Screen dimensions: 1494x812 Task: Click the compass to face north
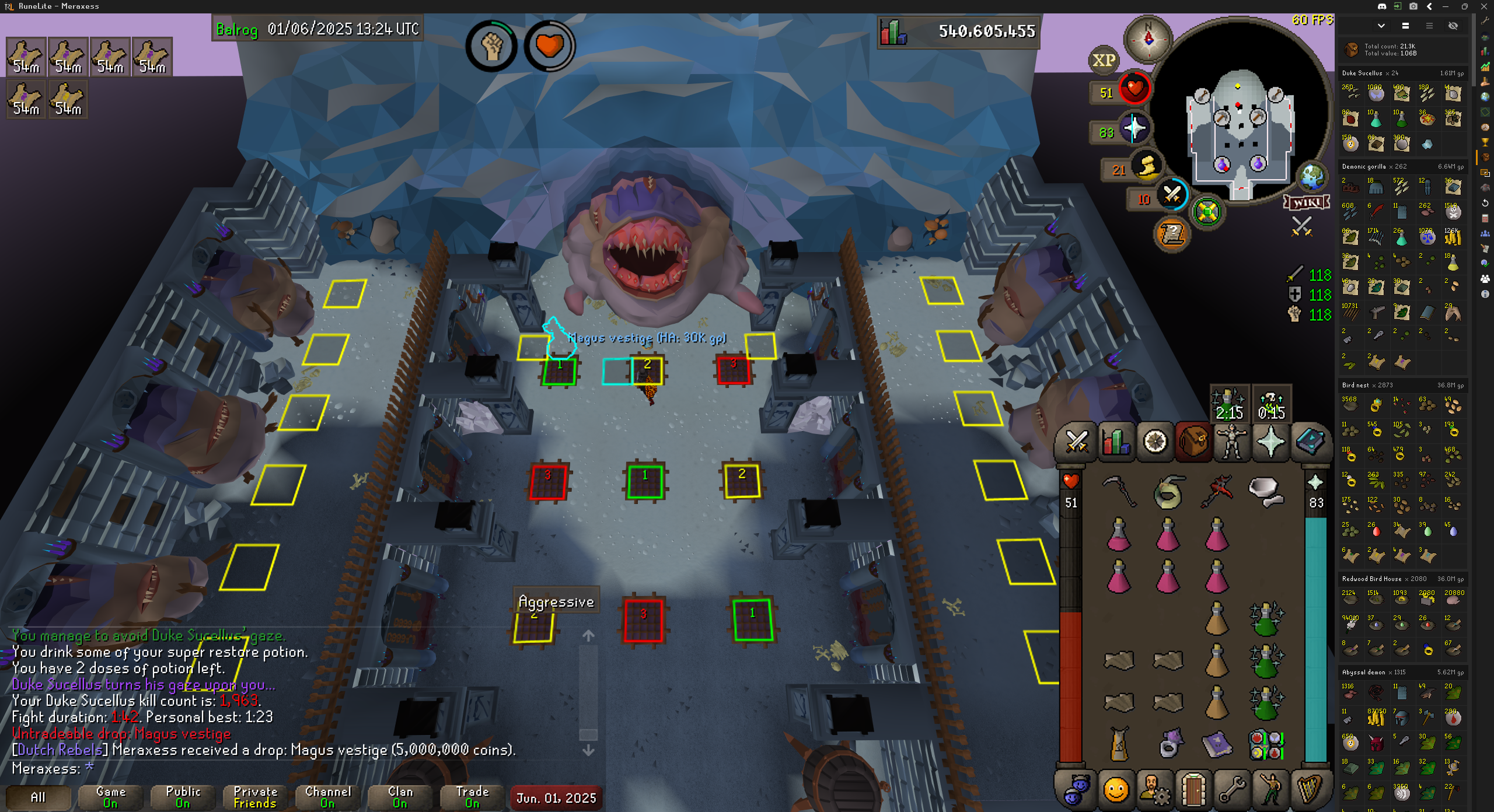[x=1148, y=38]
